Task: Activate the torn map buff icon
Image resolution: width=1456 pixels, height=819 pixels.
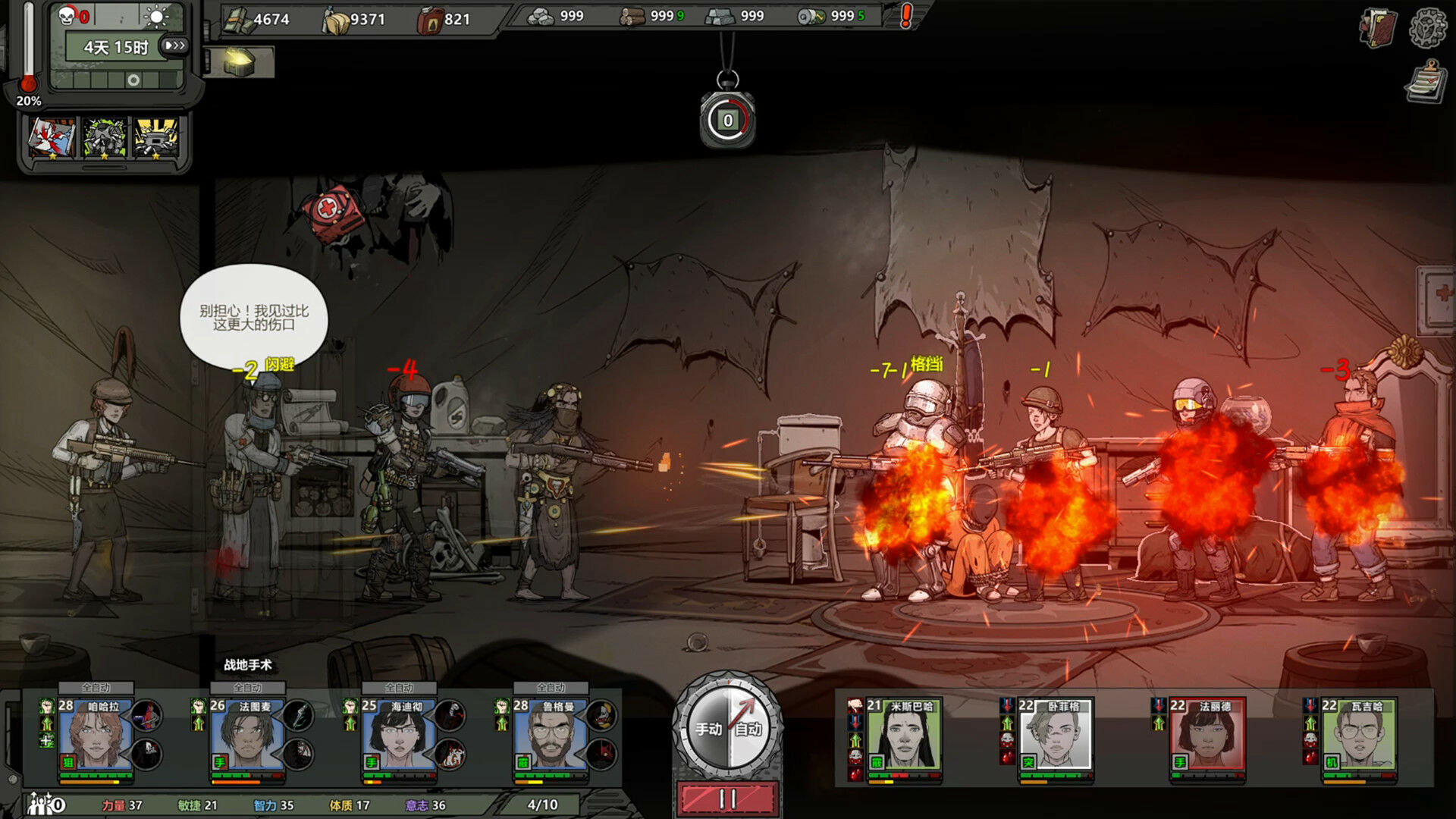Action: coord(52,138)
